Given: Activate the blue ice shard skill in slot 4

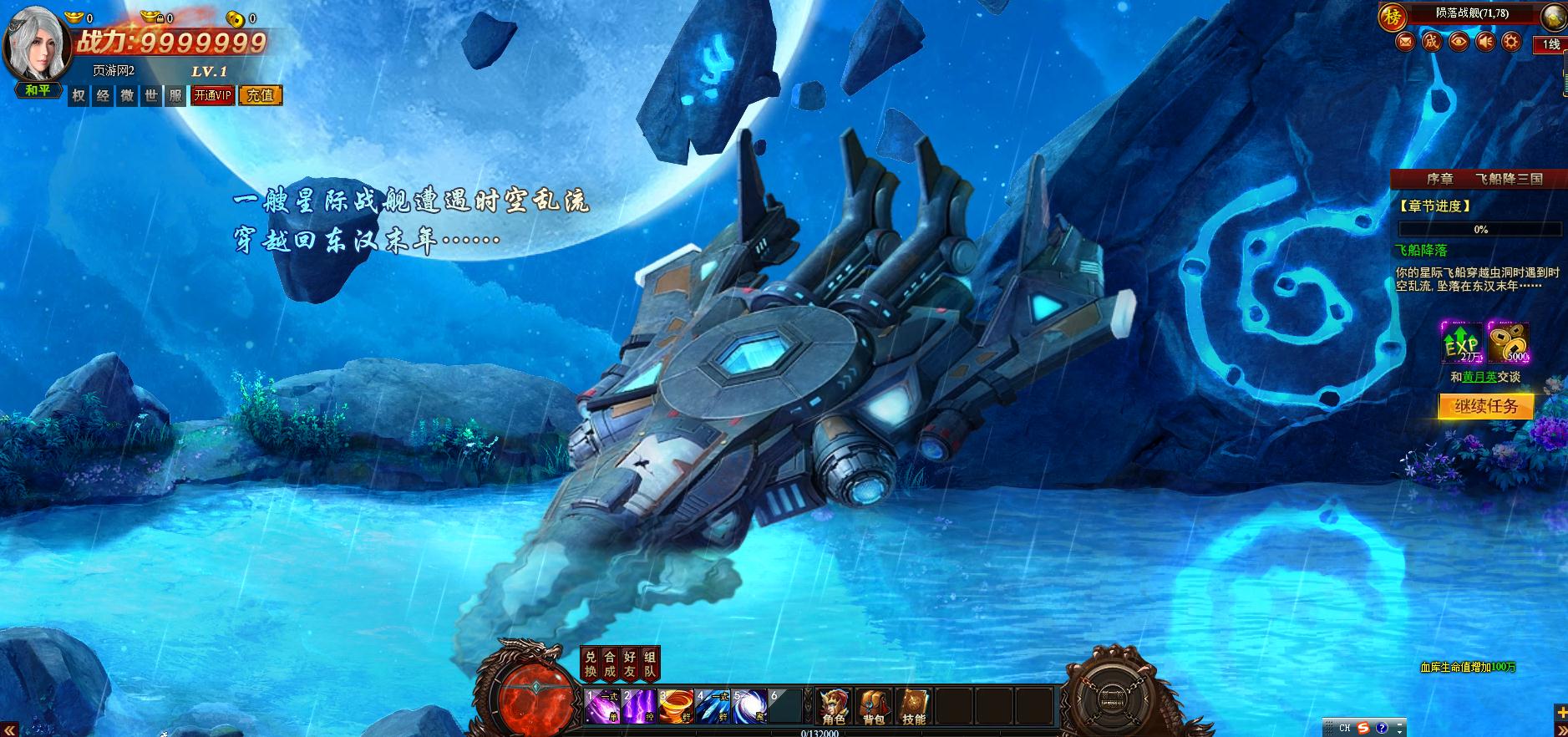Looking at the screenshot, I should pyautogui.click(x=713, y=706).
